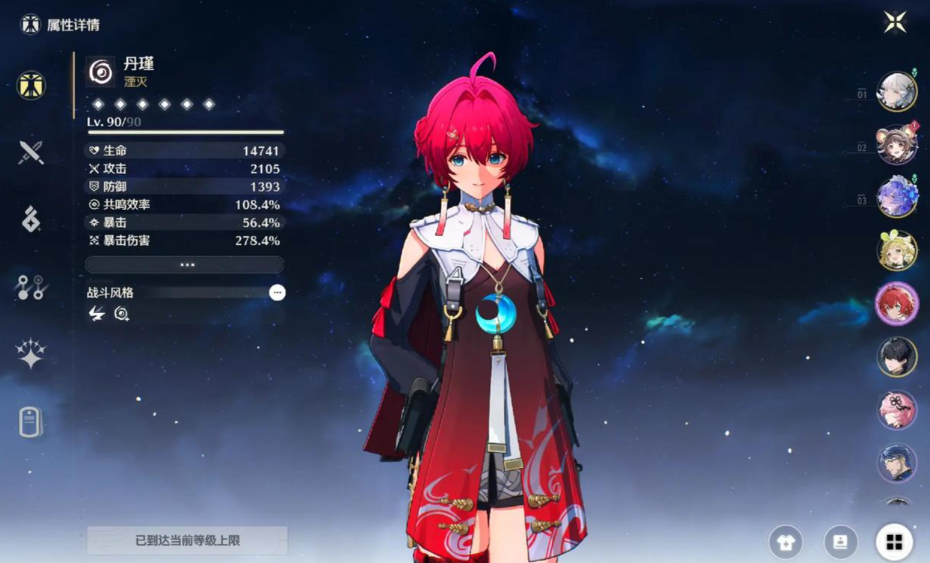This screenshot has width=930, height=563.
Task: Open the four-square character grid view
Action: click(x=894, y=542)
